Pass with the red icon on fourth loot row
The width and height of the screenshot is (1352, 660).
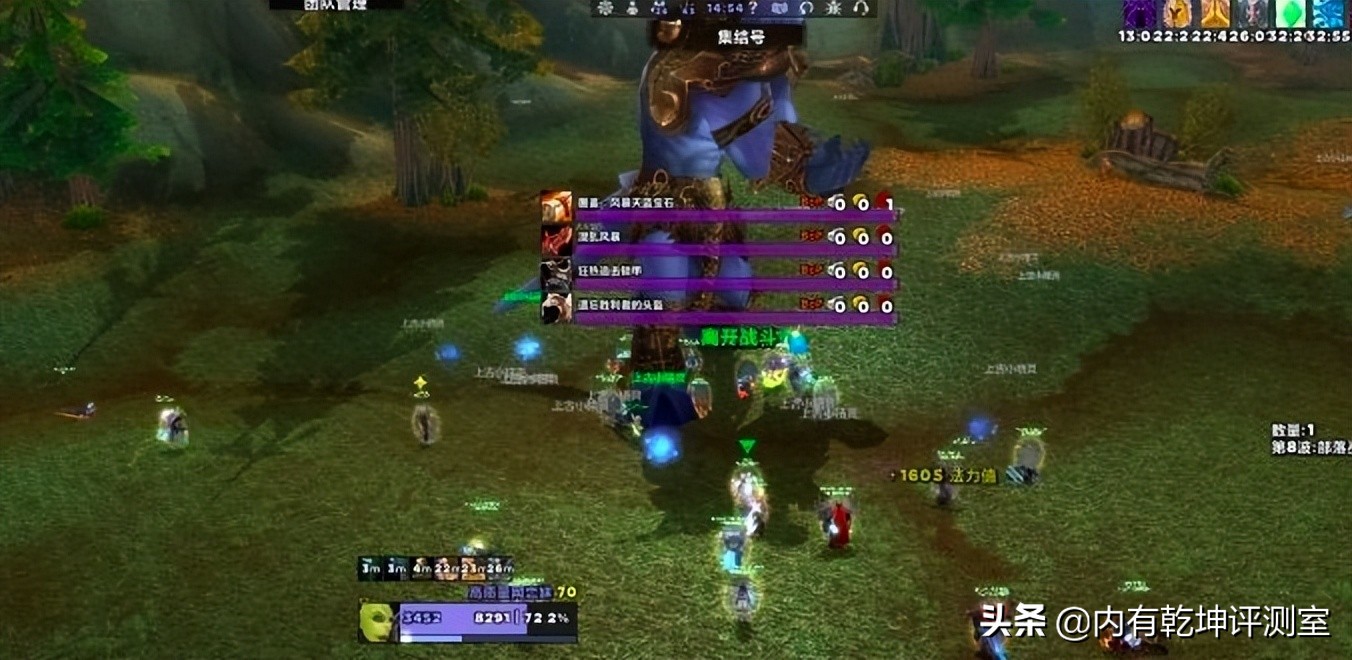(x=885, y=306)
